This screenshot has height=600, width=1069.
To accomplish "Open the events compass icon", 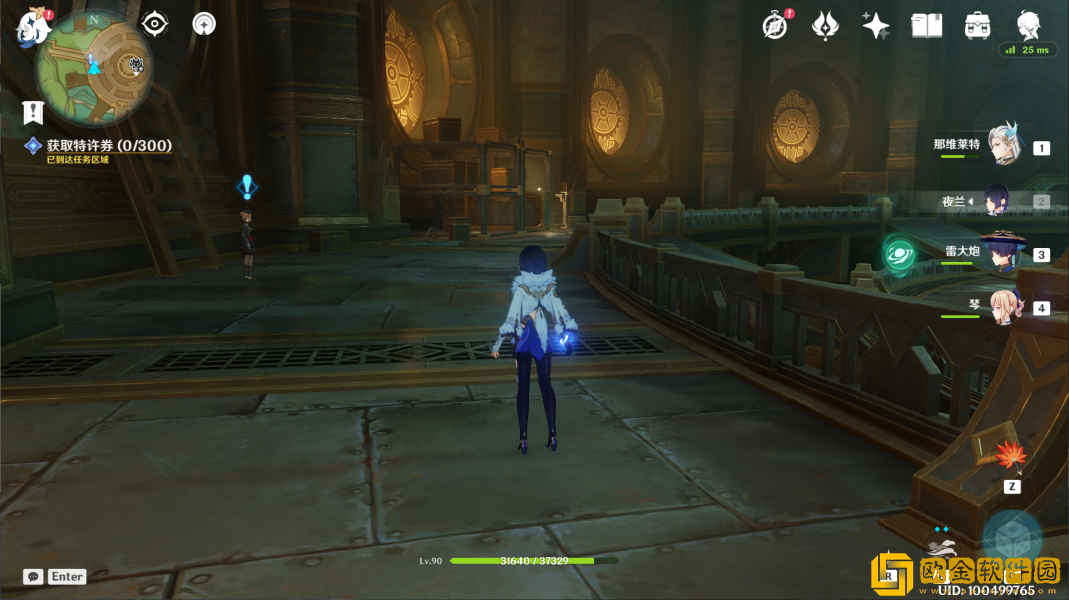I will click(775, 26).
